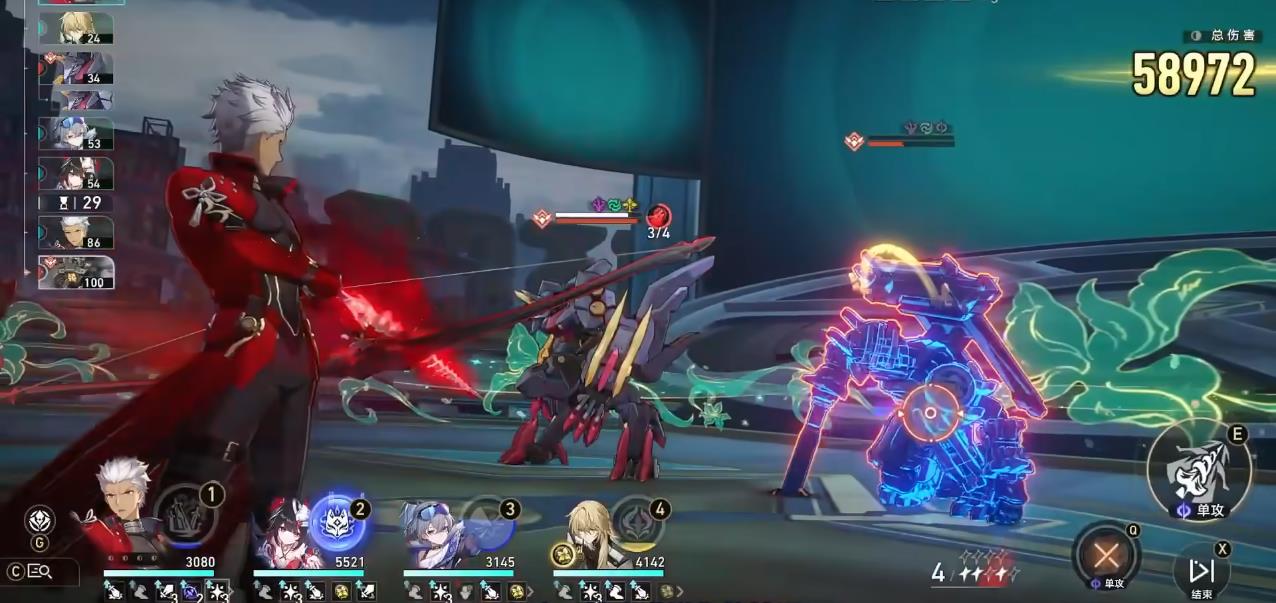Click the round emblem icon above G
Viewport: 1276px width, 603px height.
[39, 520]
